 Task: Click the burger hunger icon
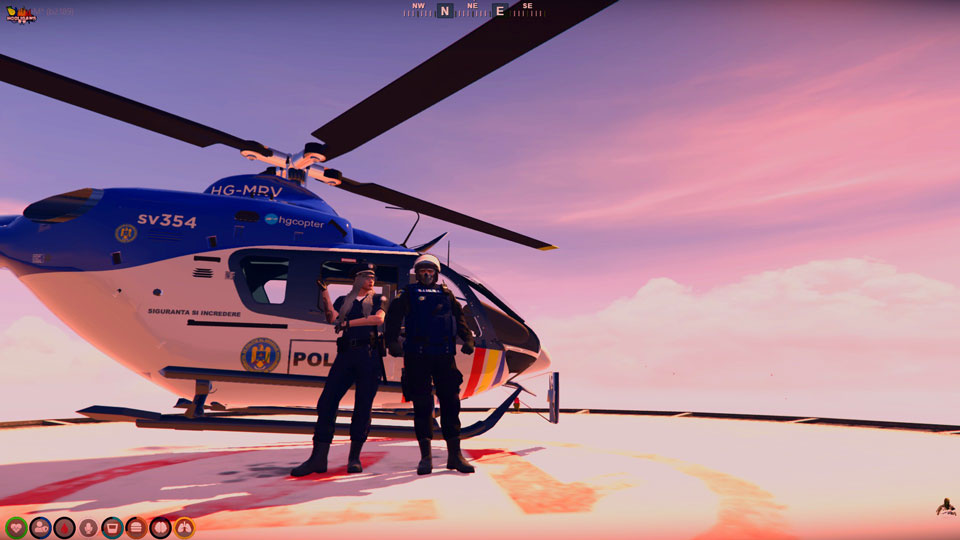click(136, 527)
